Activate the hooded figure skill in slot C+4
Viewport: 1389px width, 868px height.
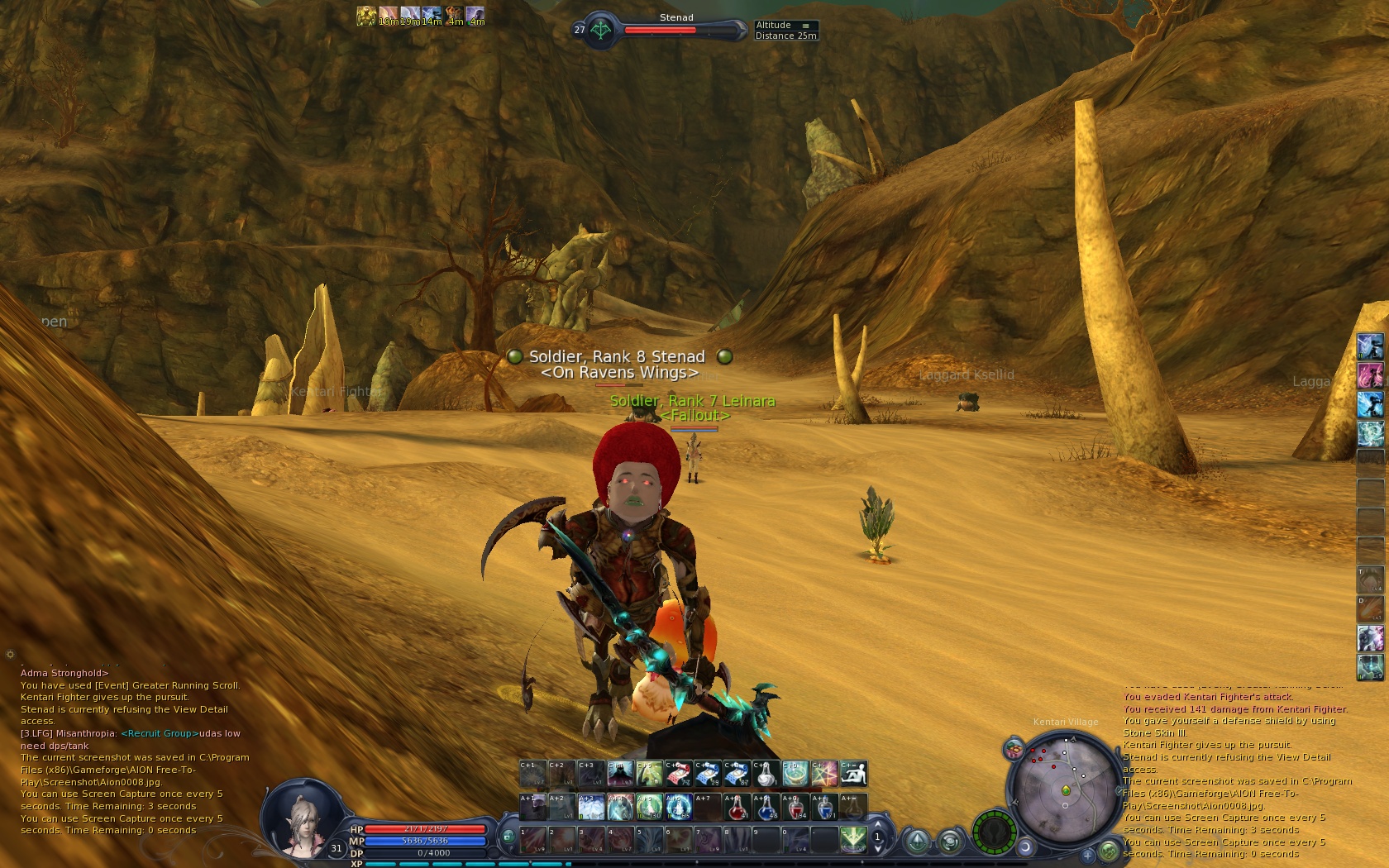(620, 774)
